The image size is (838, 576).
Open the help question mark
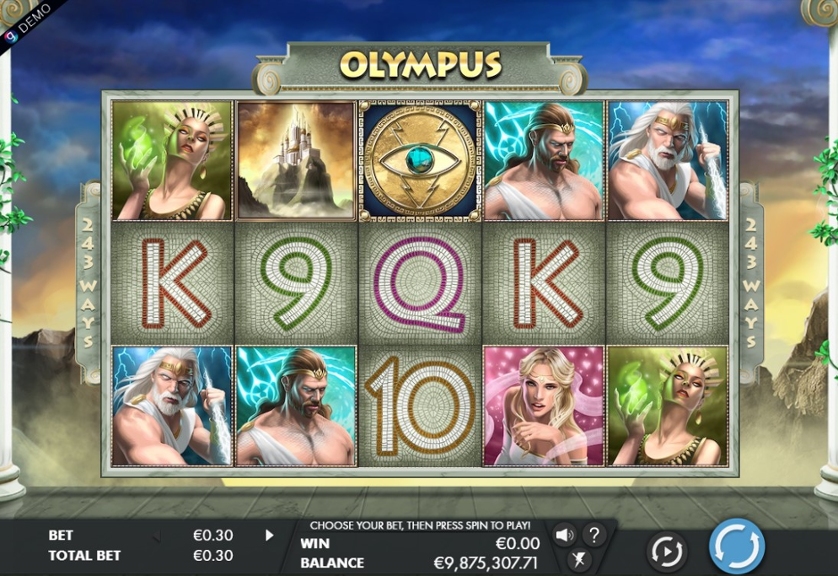[593, 535]
